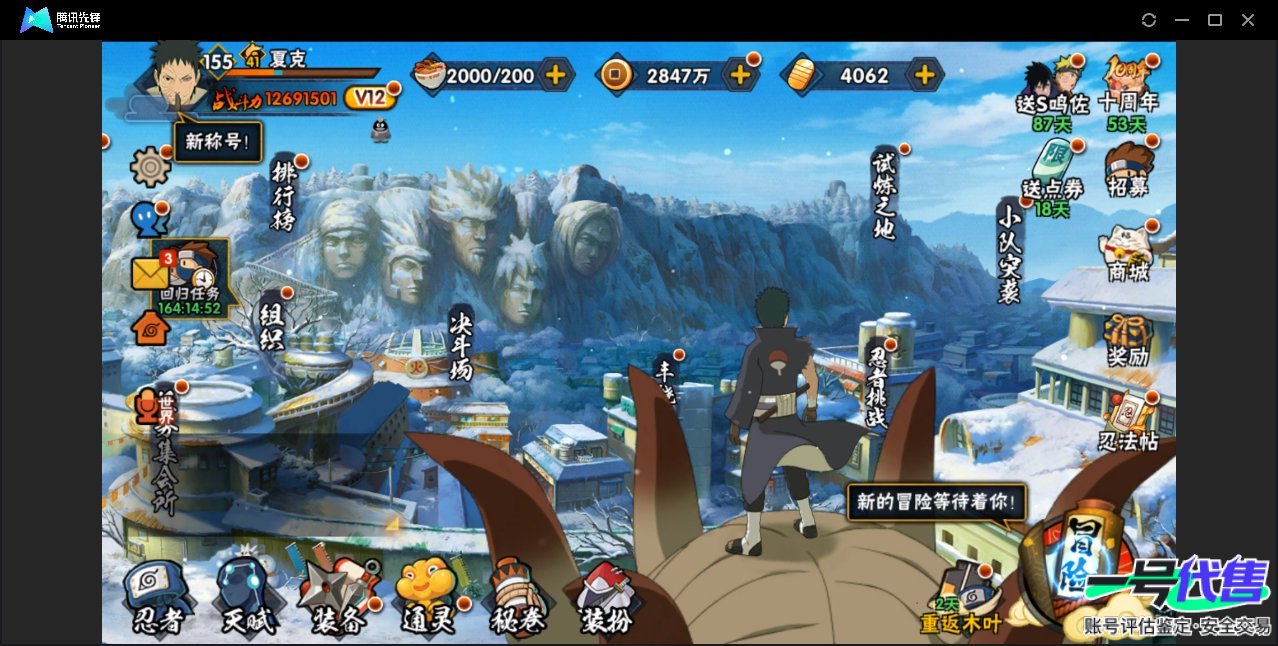The width and height of the screenshot is (1278, 646).
Task: Add more gold coins with plus button
Action: tap(740, 75)
